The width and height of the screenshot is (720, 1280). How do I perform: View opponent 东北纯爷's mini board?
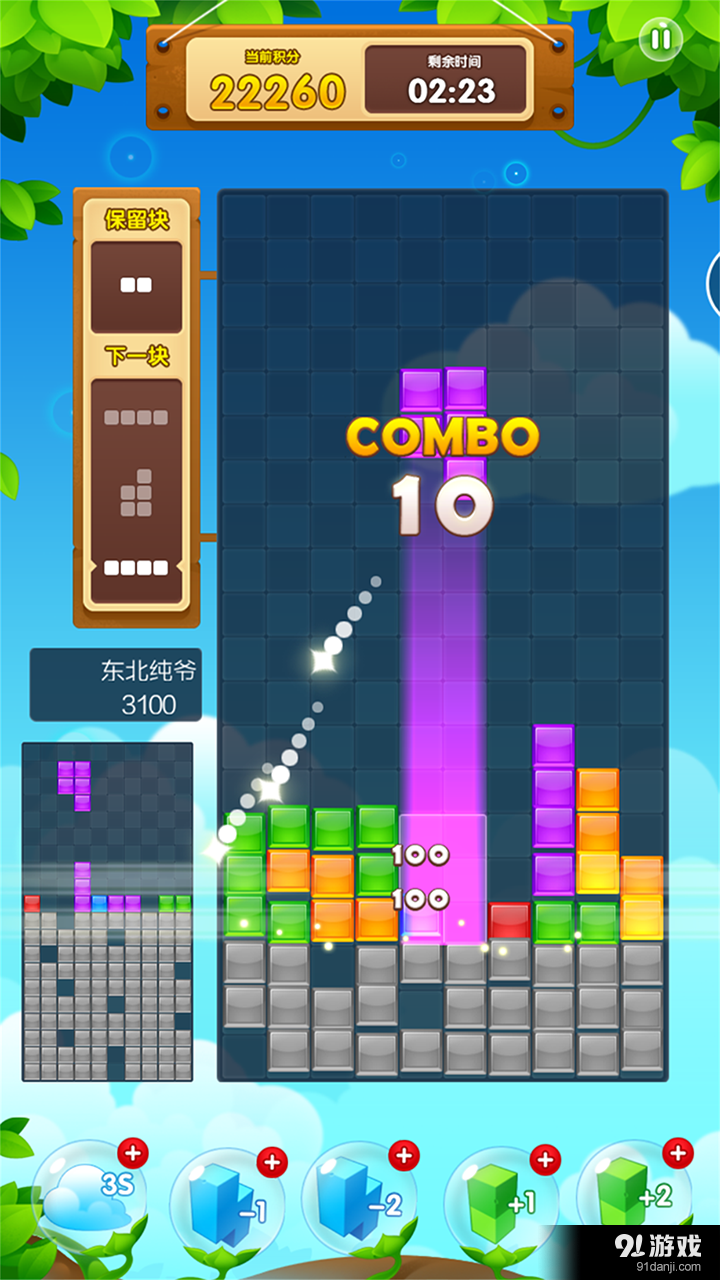pos(108,911)
